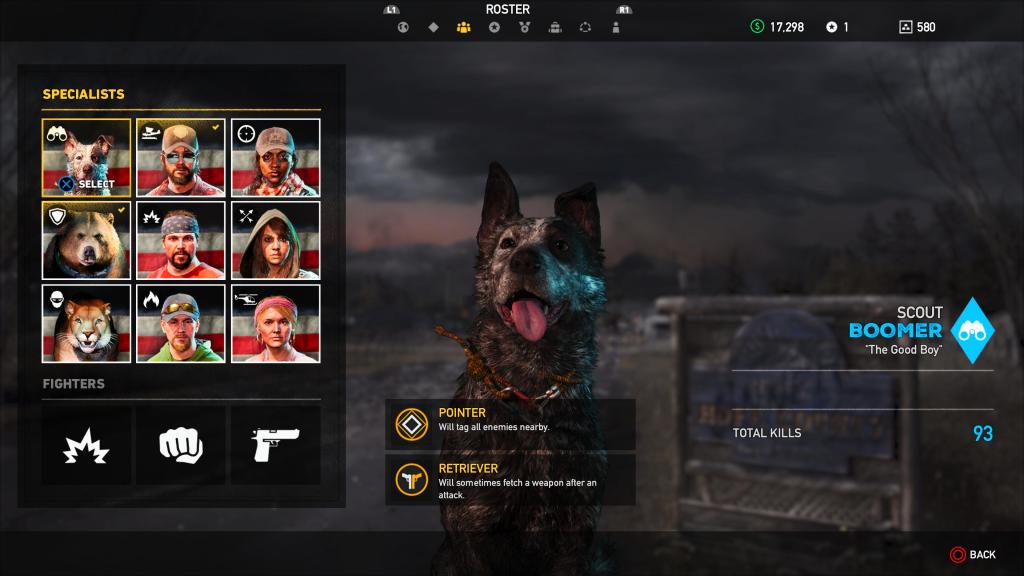Open the diamond-shaped tab in the top bar
This screenshot has height=576, width=1024.
tap(433, 27)
